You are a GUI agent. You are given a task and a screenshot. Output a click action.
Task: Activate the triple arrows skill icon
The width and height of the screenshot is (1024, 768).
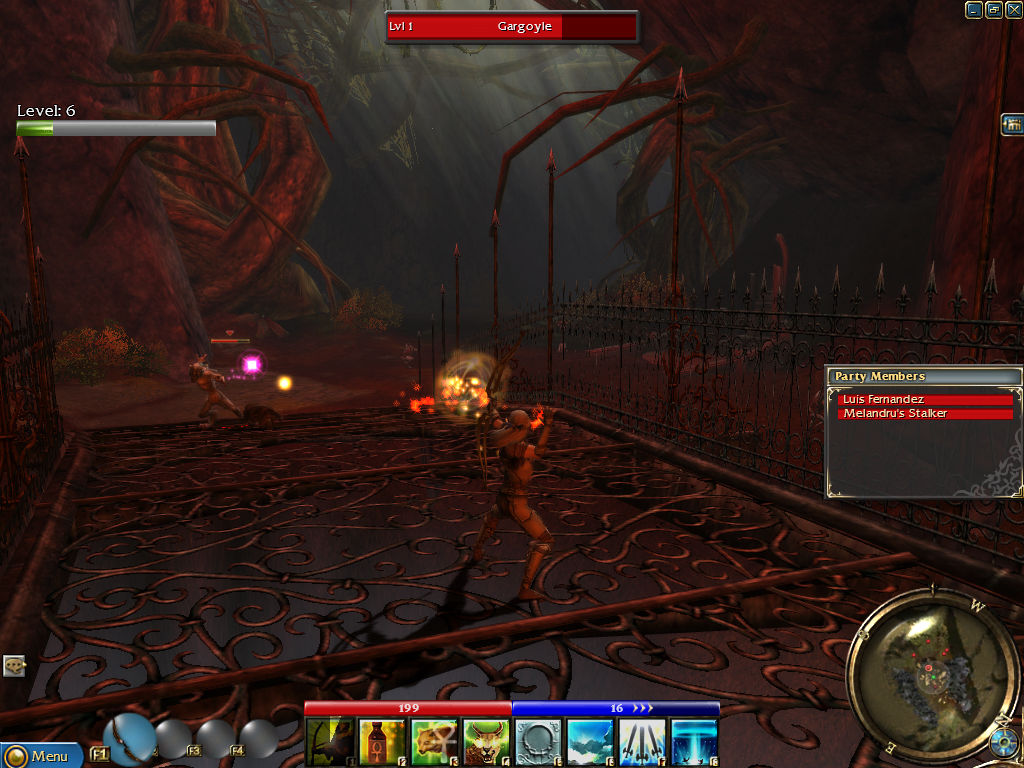pyautogui.click(x=642, y=742)
